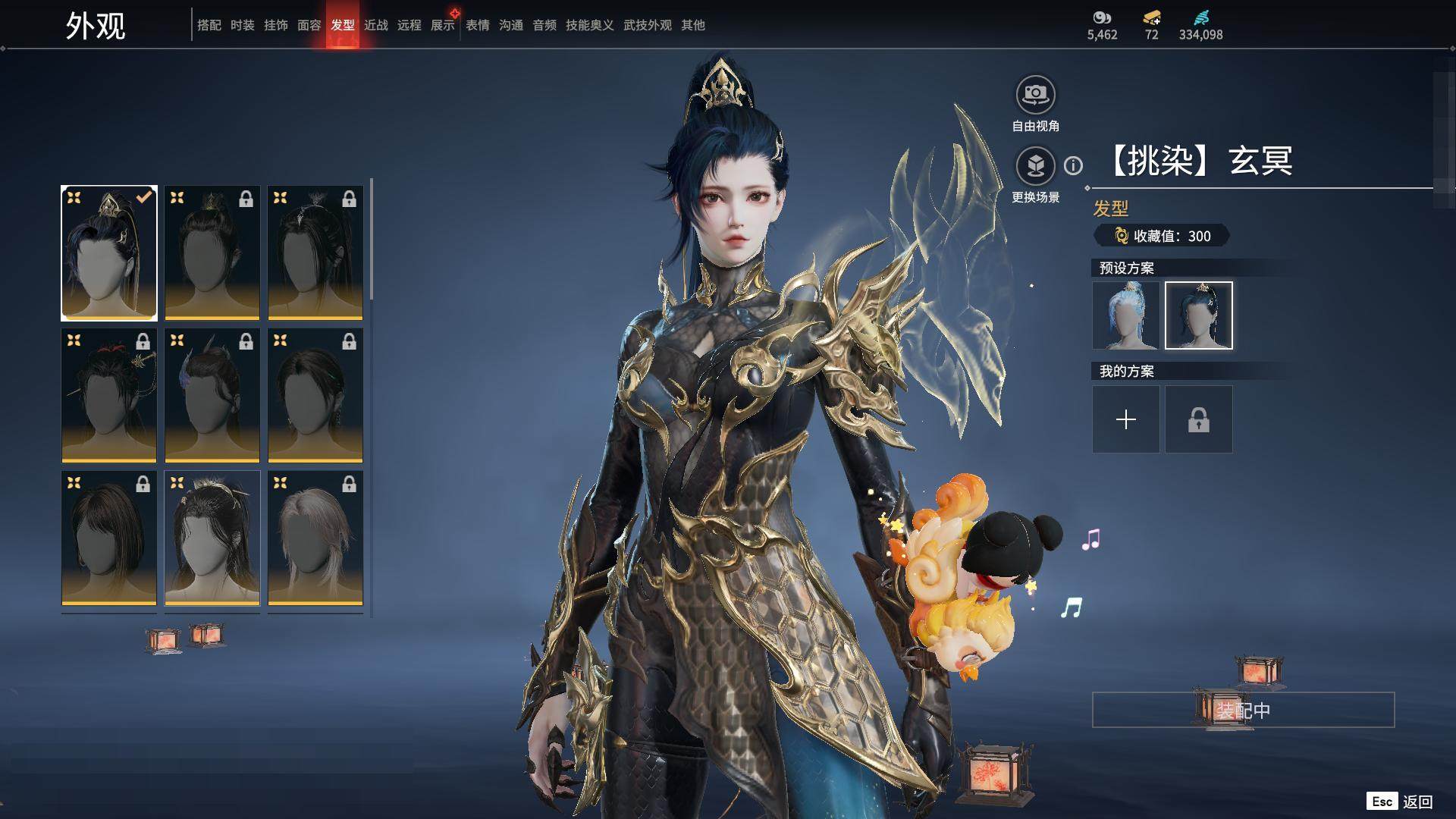
Task: Open the info icon beside scene button
Action: [x=1073, y=165]
